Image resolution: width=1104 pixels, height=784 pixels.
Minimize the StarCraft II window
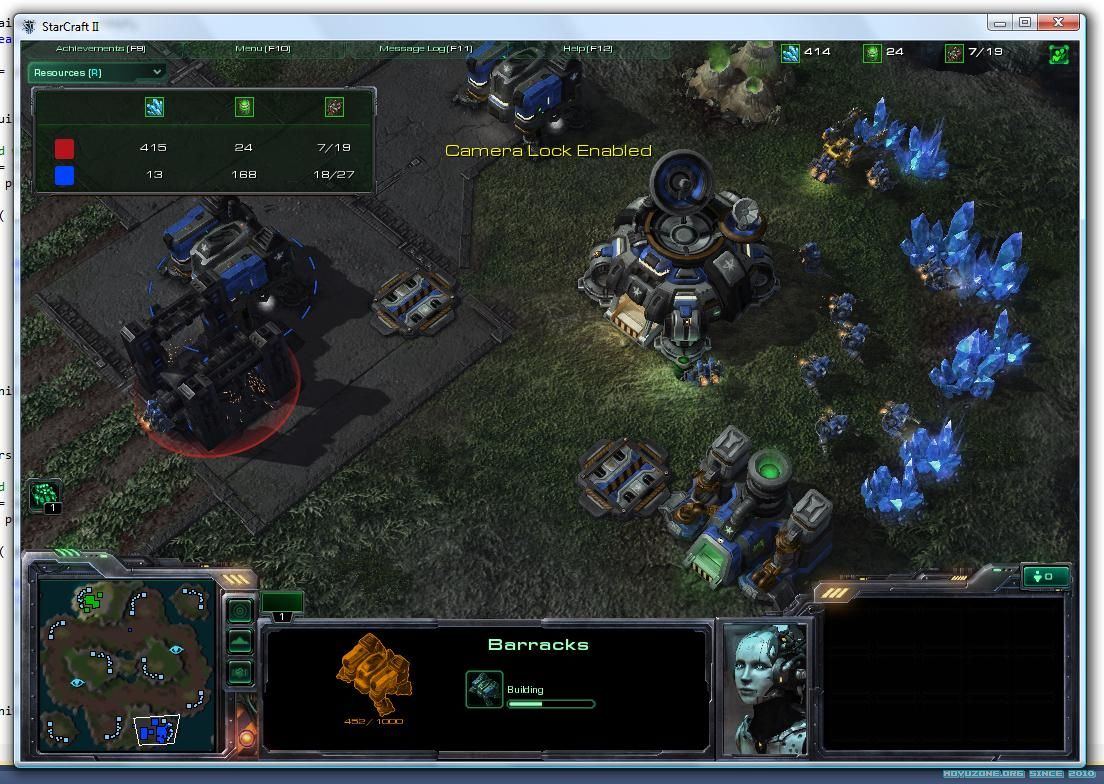999,22
